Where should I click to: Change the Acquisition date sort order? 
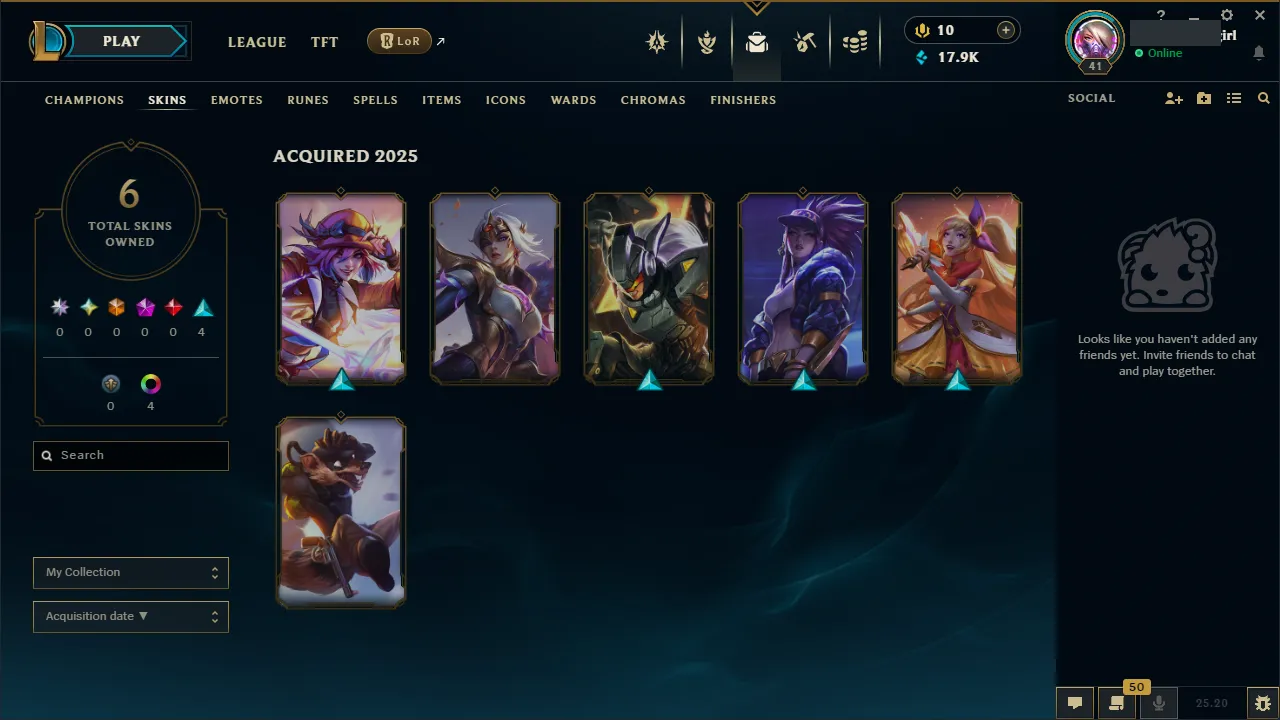pos(130,616)
